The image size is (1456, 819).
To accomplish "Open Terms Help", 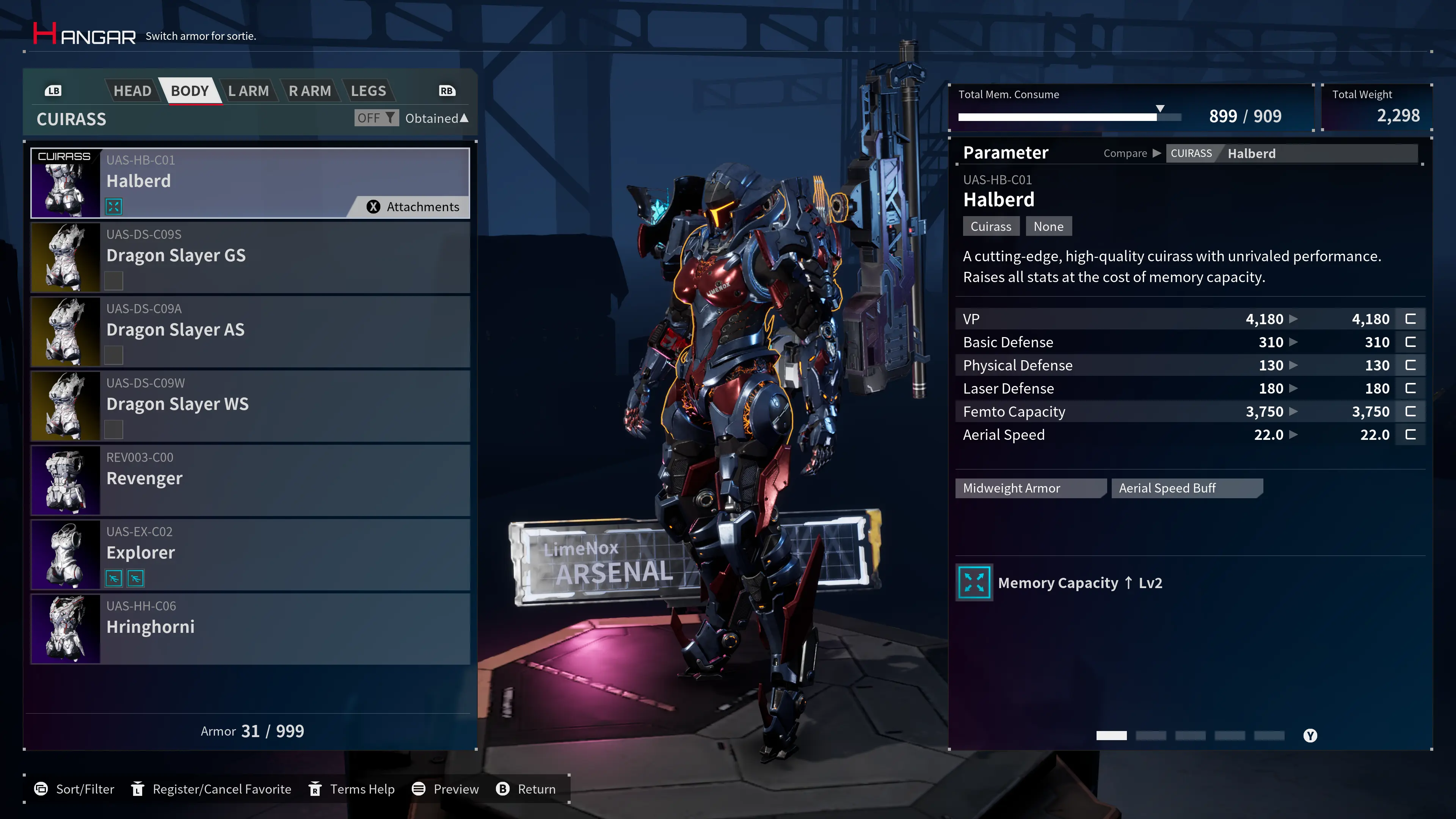I will click(351, 789).
